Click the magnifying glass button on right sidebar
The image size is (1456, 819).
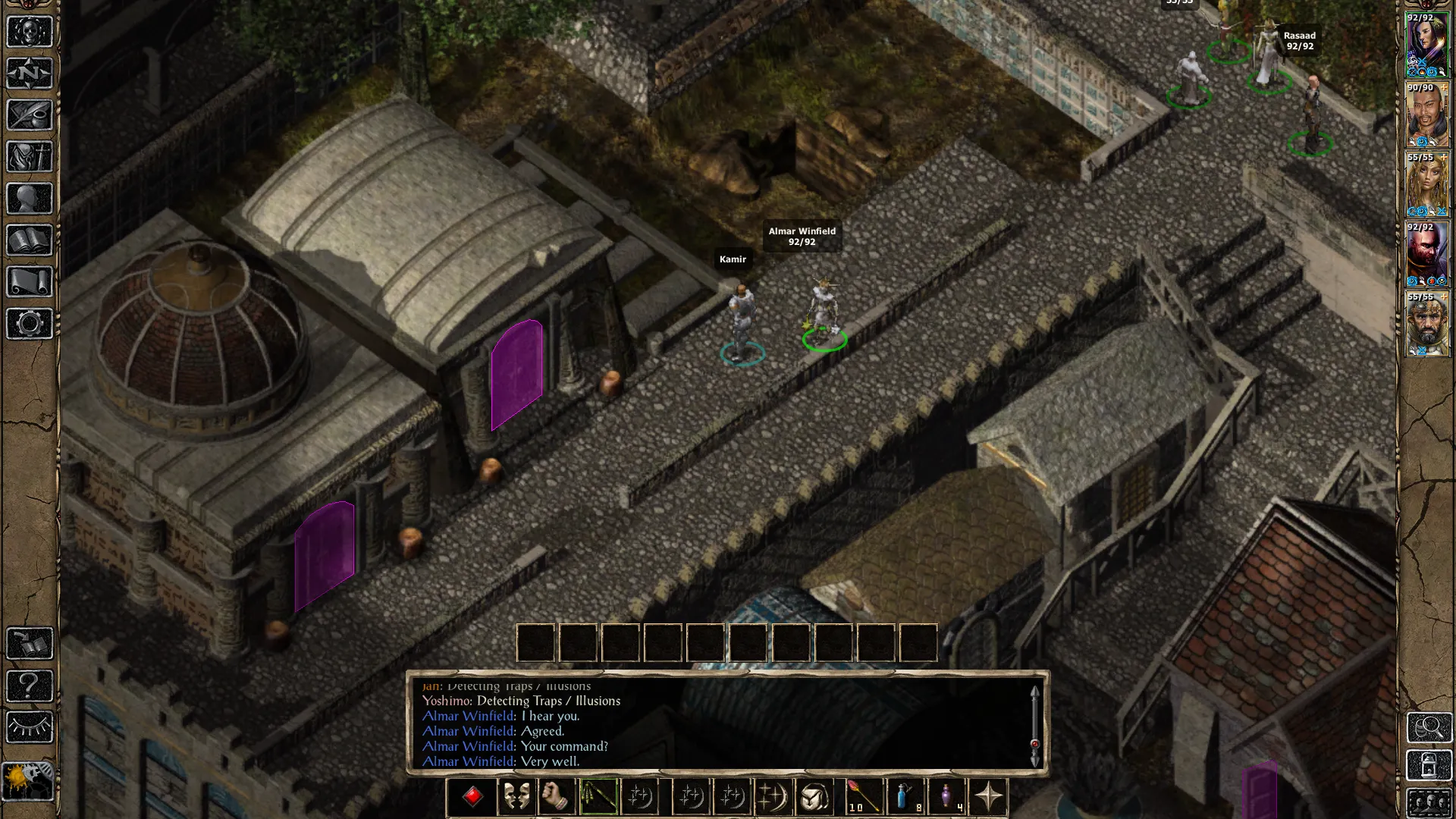click(x=1429, y=728)
